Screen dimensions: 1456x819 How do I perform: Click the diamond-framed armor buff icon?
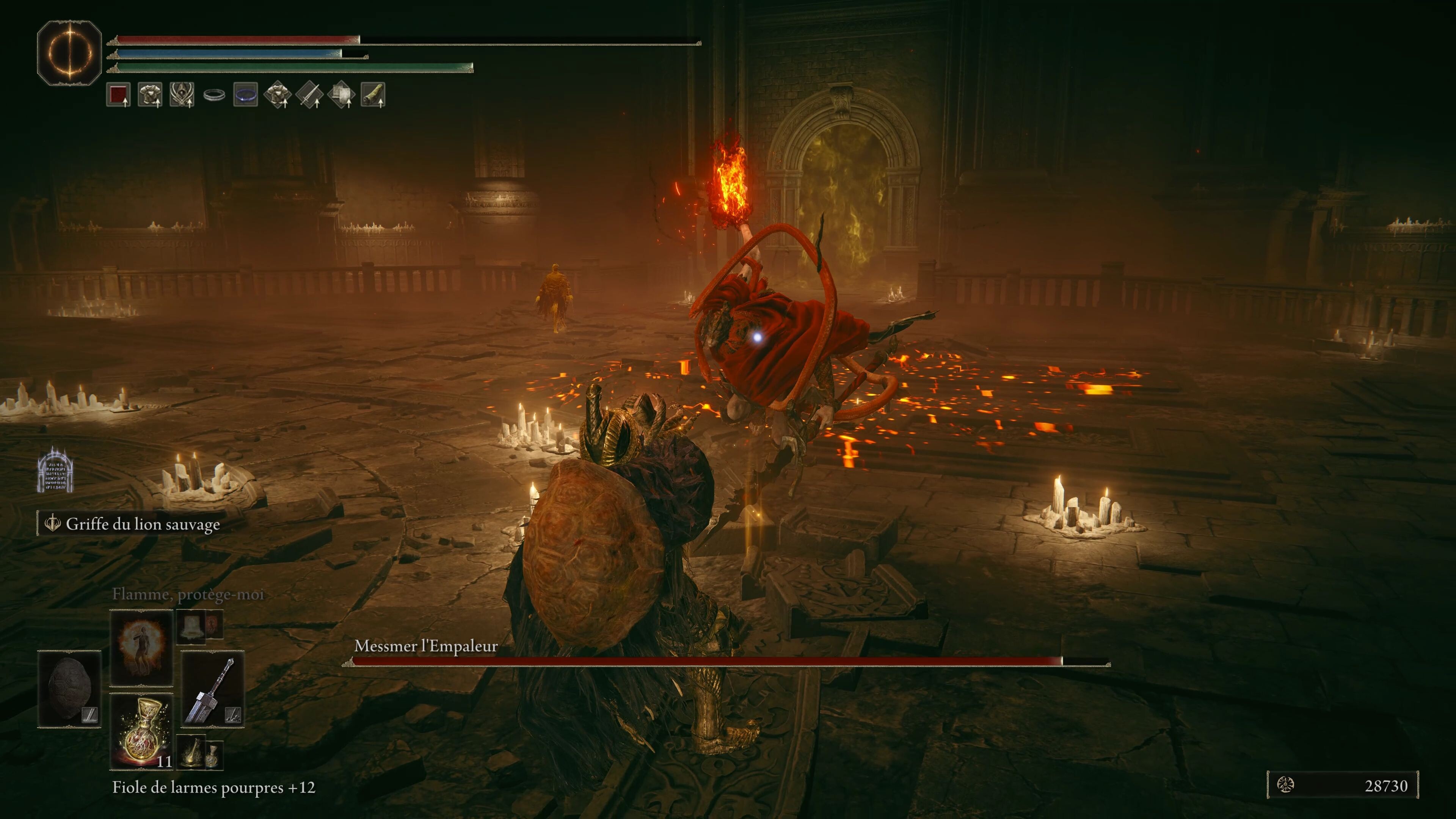click(278, 95)
